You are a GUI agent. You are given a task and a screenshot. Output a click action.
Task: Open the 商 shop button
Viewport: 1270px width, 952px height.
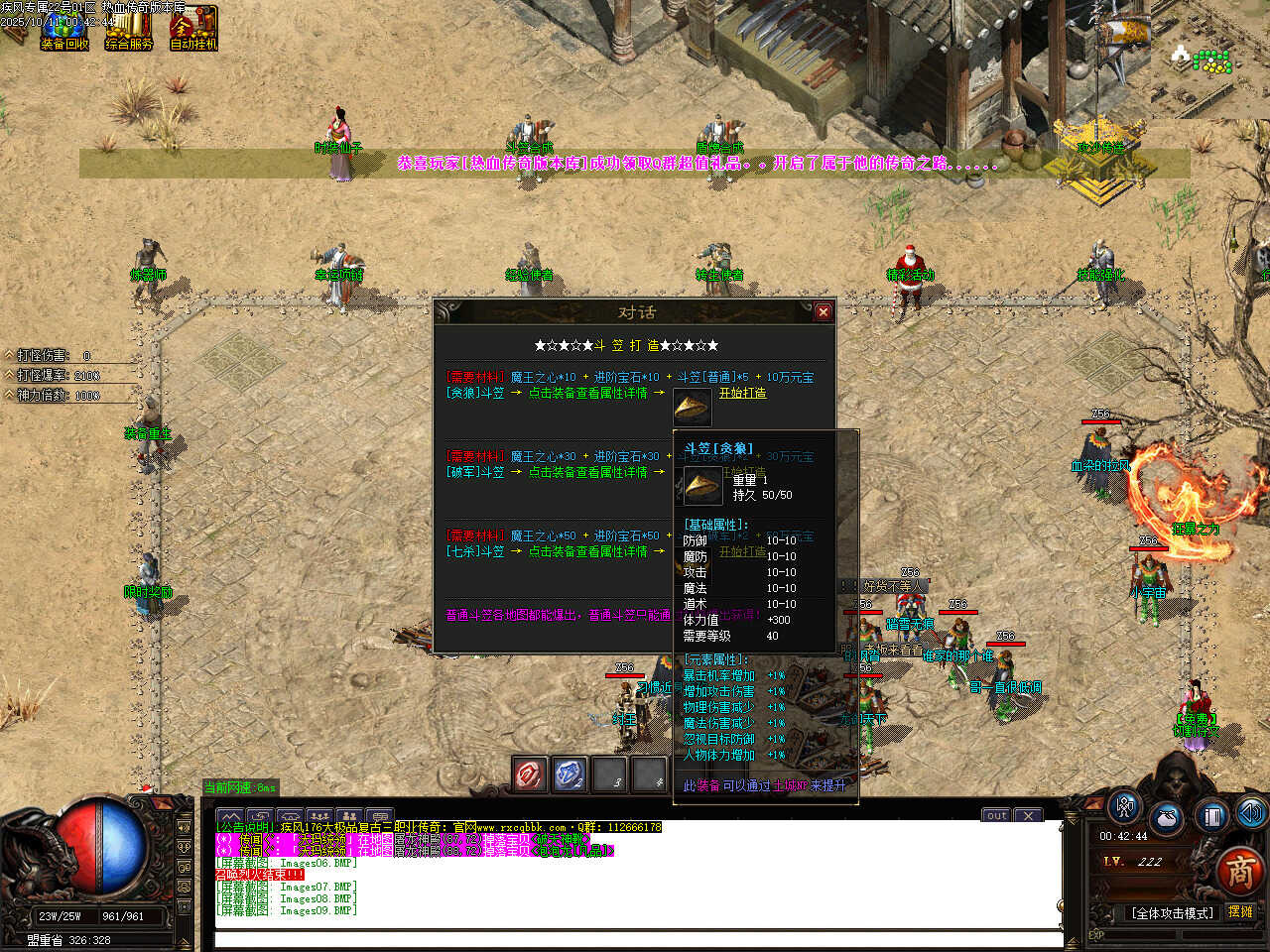(1239, 872)
